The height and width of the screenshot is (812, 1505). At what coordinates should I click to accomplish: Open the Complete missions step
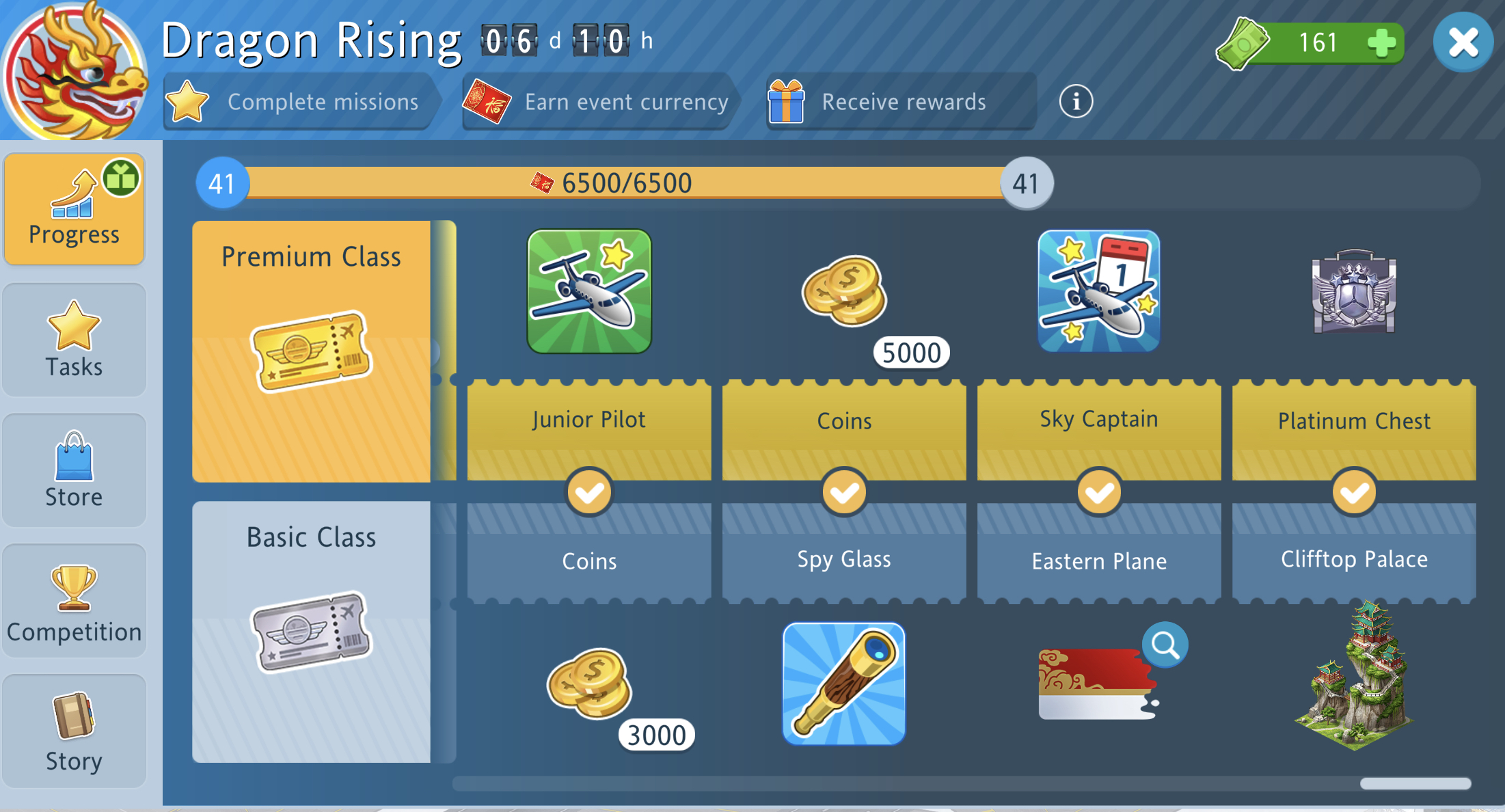tap(298, 102)
